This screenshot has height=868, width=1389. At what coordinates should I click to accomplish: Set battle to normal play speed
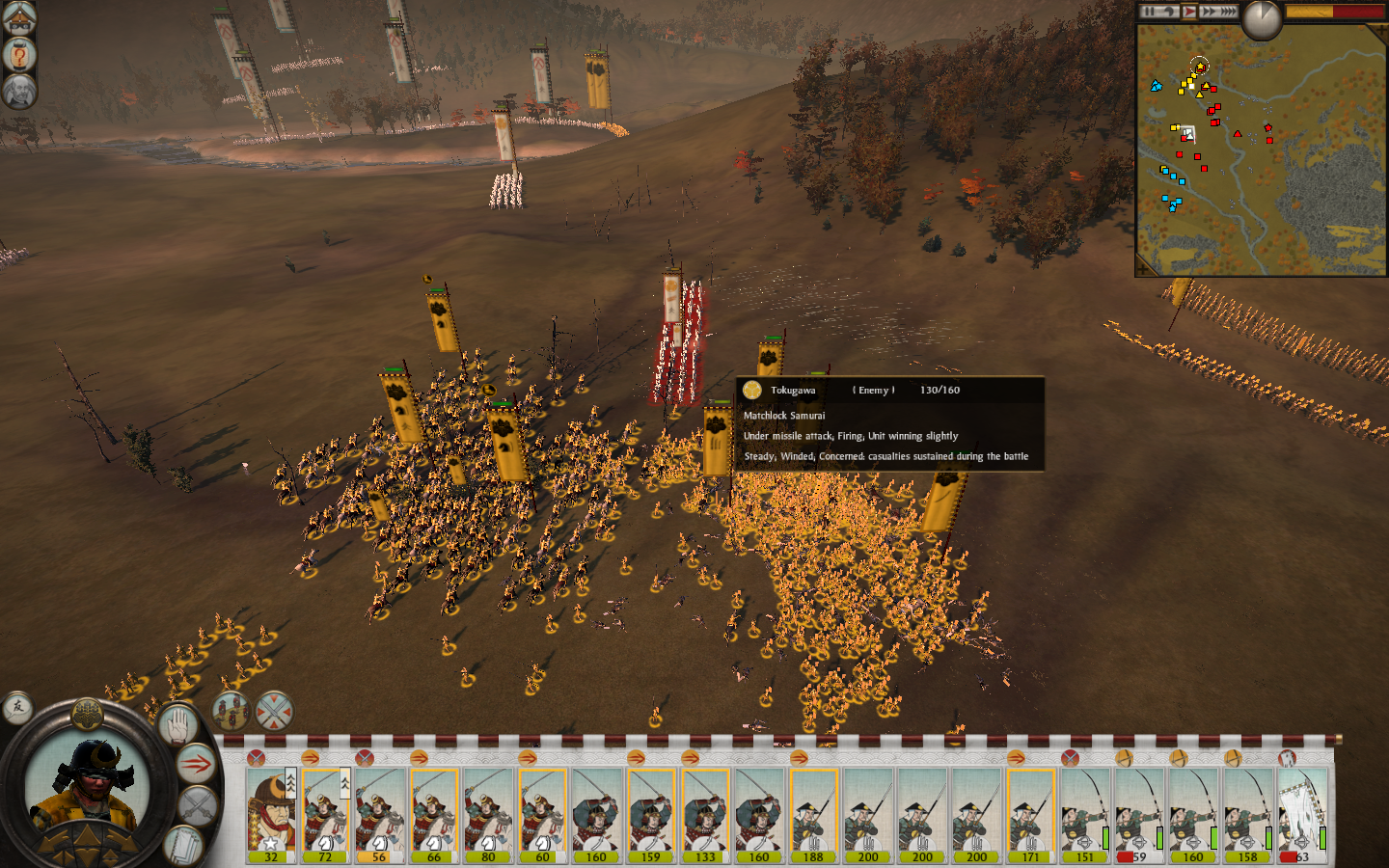pyautogui.click(x=1188, y=12)
